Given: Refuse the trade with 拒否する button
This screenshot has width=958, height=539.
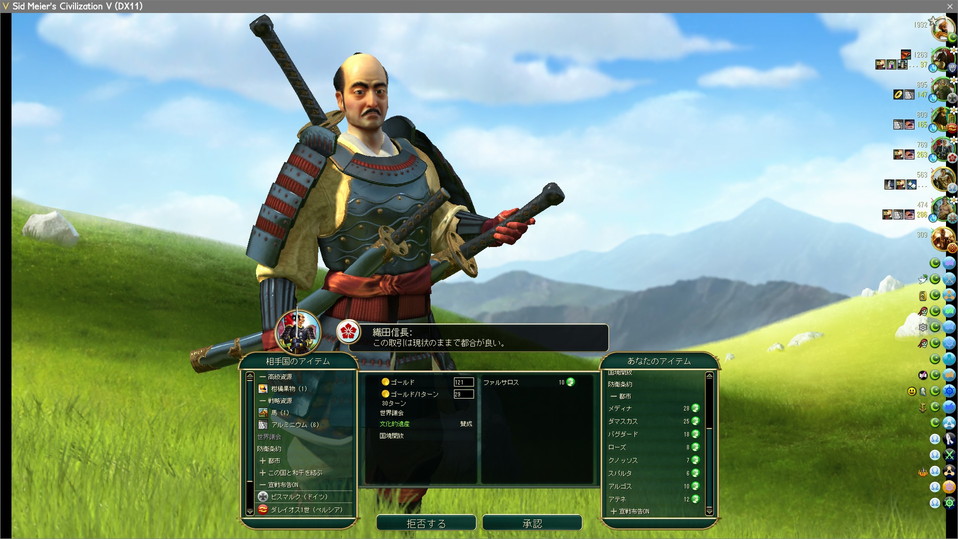Looking at the screenshot, I should point(426,523).
